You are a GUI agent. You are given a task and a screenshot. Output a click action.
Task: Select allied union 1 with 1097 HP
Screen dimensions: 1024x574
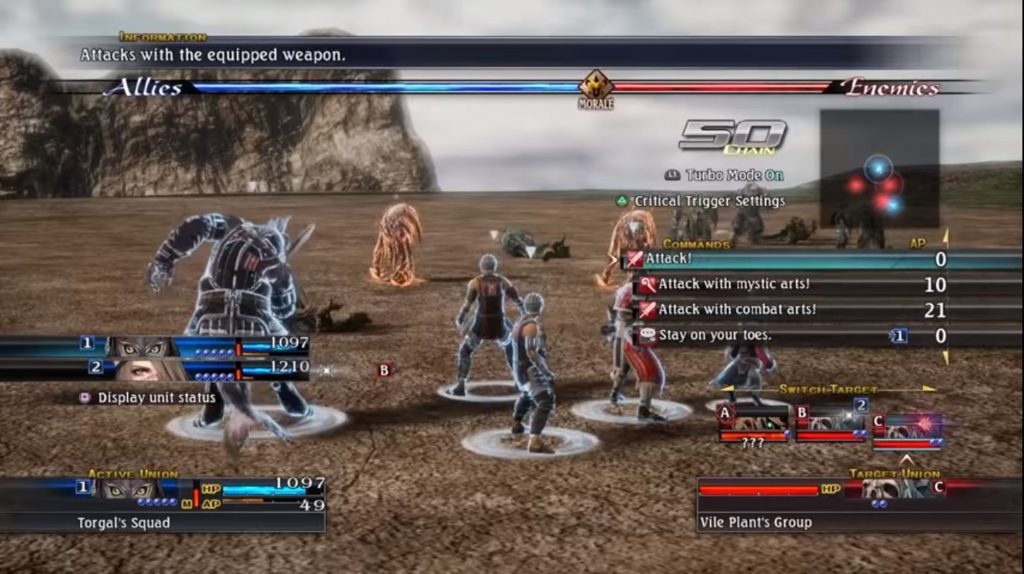point(195,345)
